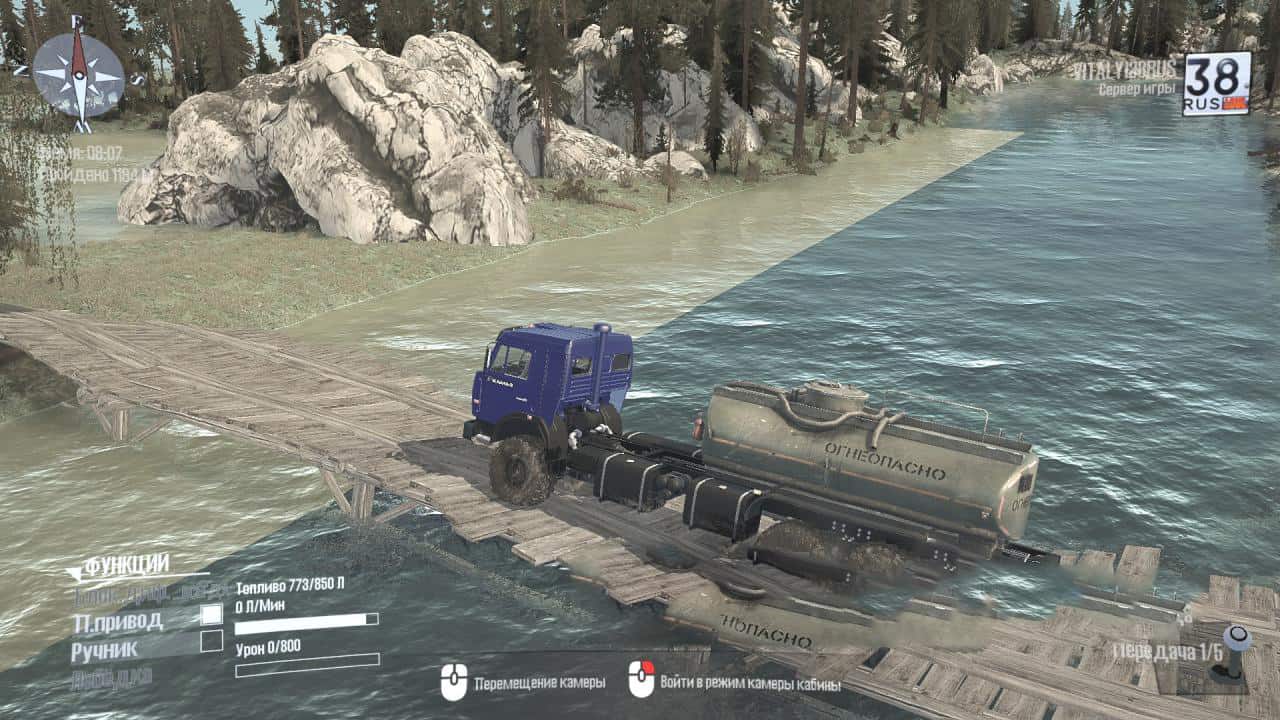Screen dimensions: 1280x720
Task: Click the compass in the corner
Action: click(x=78, y=74)
